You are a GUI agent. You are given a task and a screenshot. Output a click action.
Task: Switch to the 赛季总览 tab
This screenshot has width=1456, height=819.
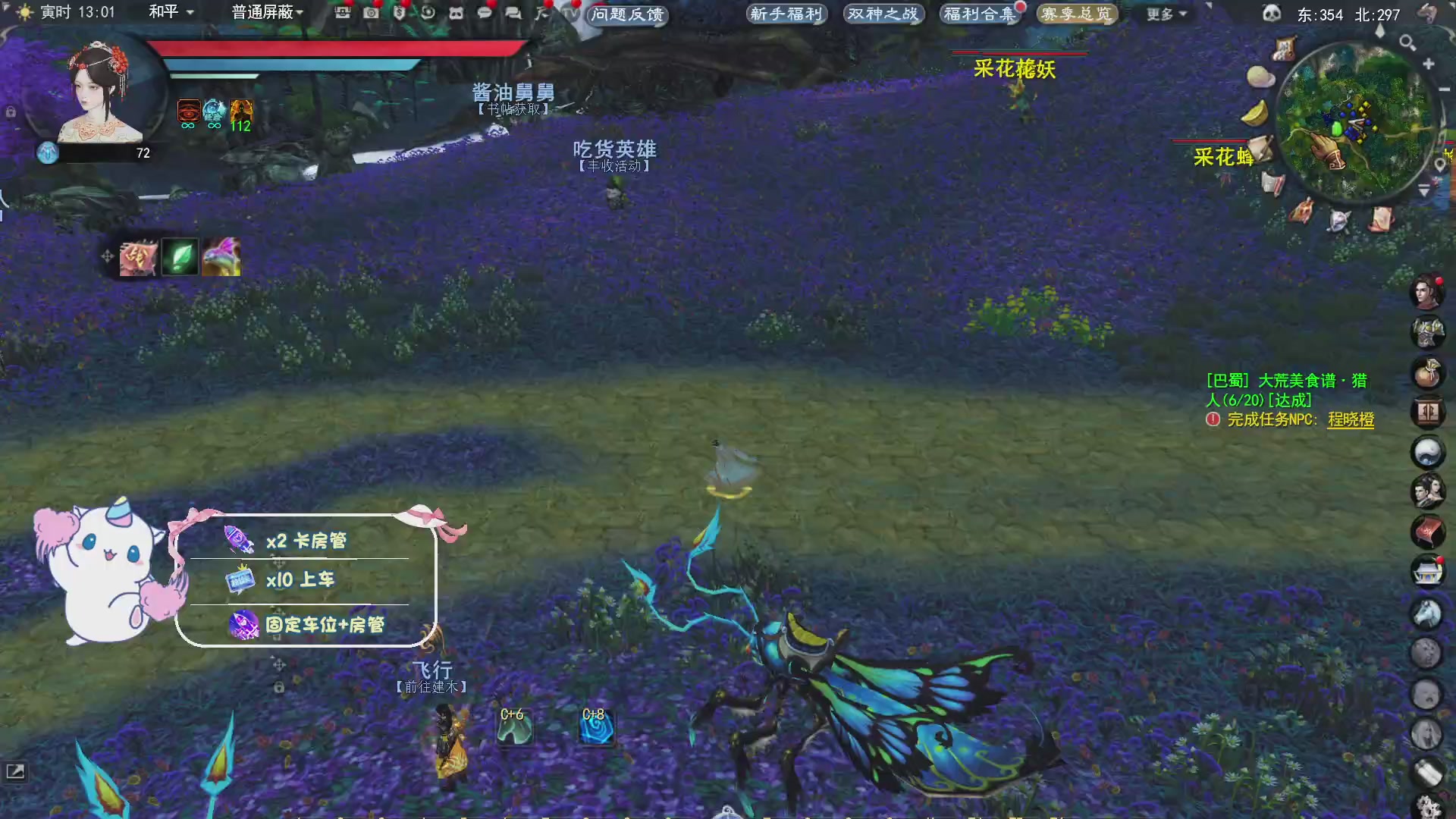pos(1077,13)
